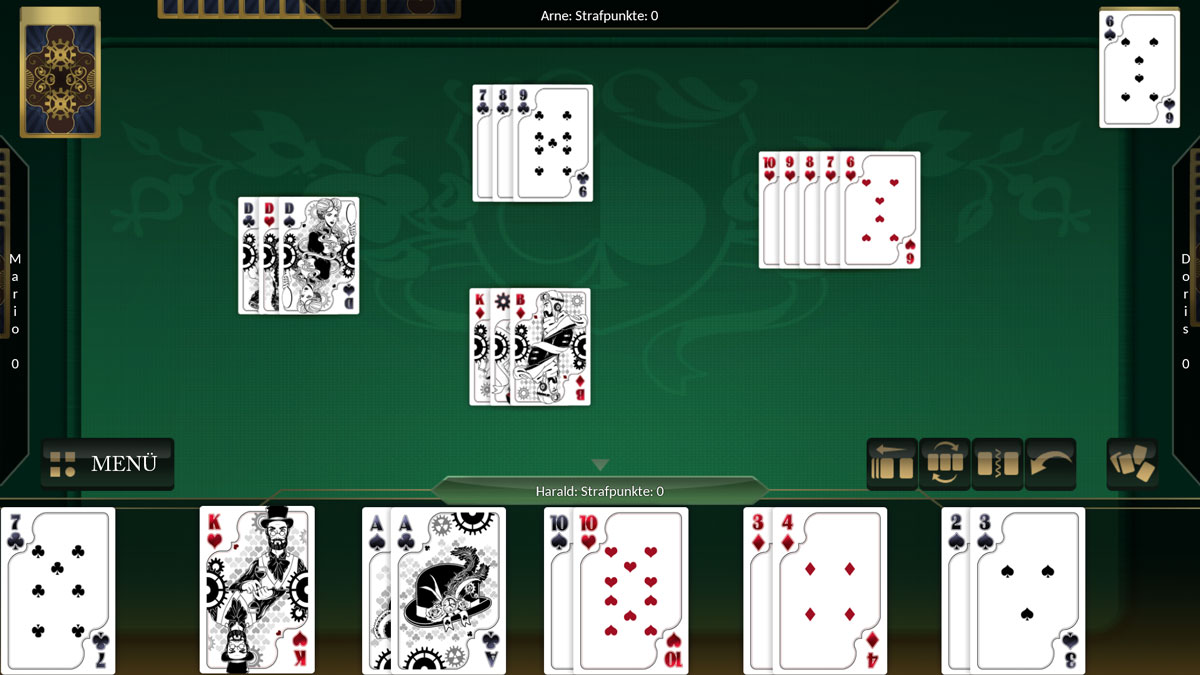This screenshot has height=675, width=1200.
Task: Click the club run meld ending in 9
Action: [x=533, y=143]
